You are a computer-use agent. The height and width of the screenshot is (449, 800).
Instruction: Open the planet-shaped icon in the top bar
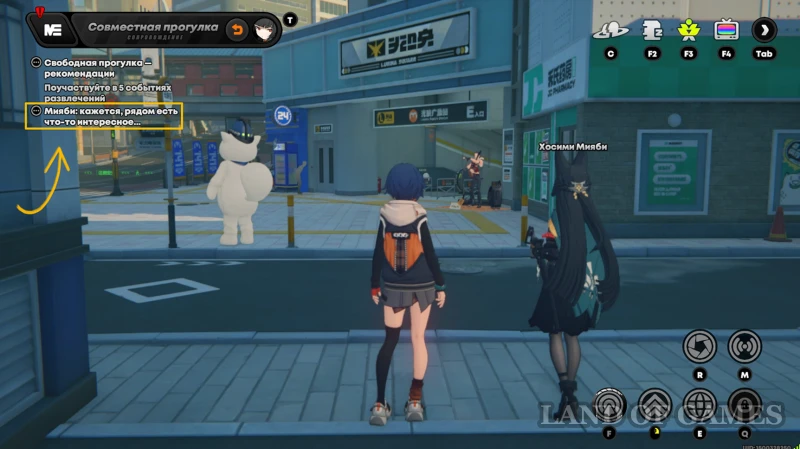[610, 30]
